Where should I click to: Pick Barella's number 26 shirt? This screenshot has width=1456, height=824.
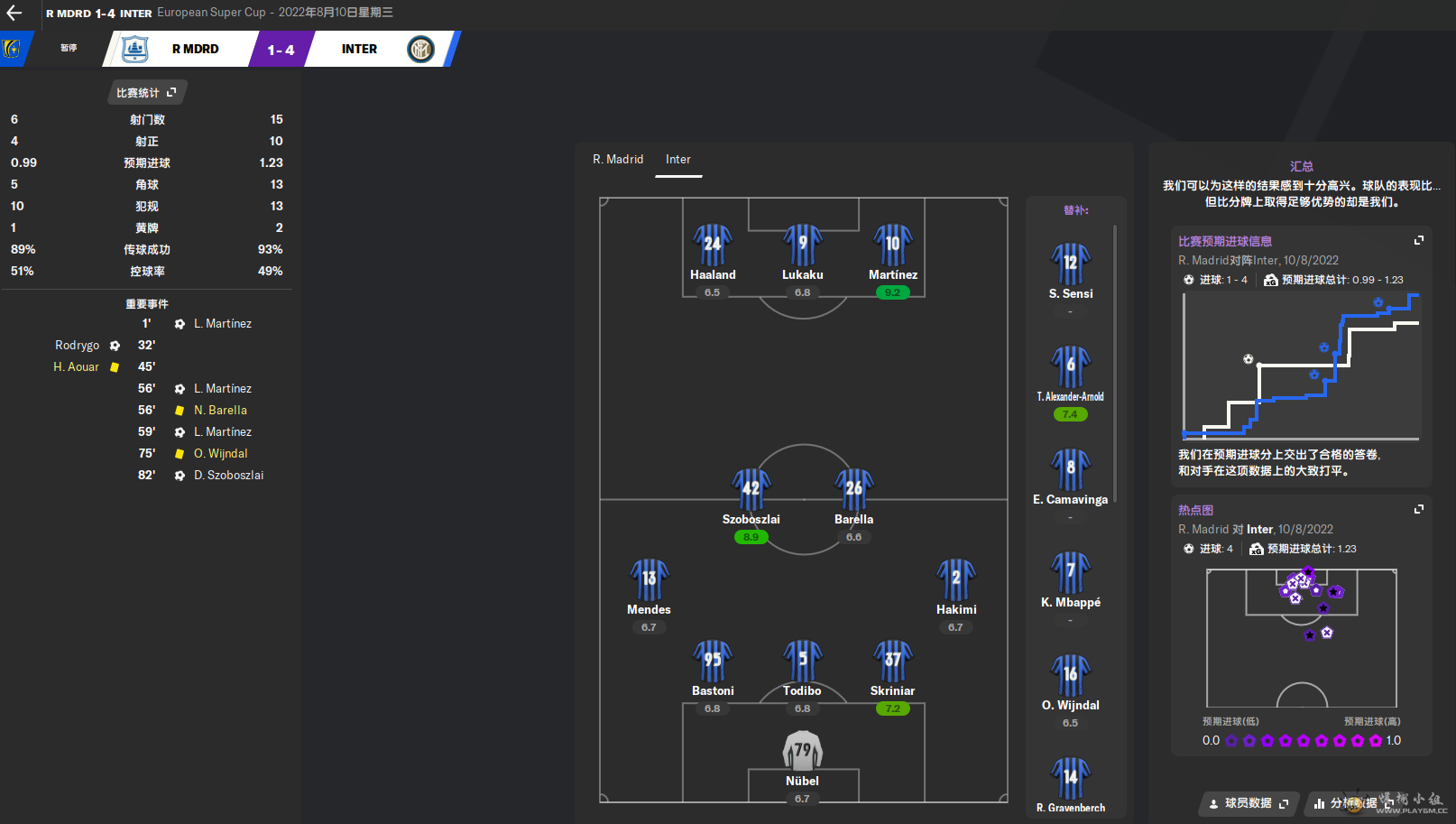coord(853,490)
